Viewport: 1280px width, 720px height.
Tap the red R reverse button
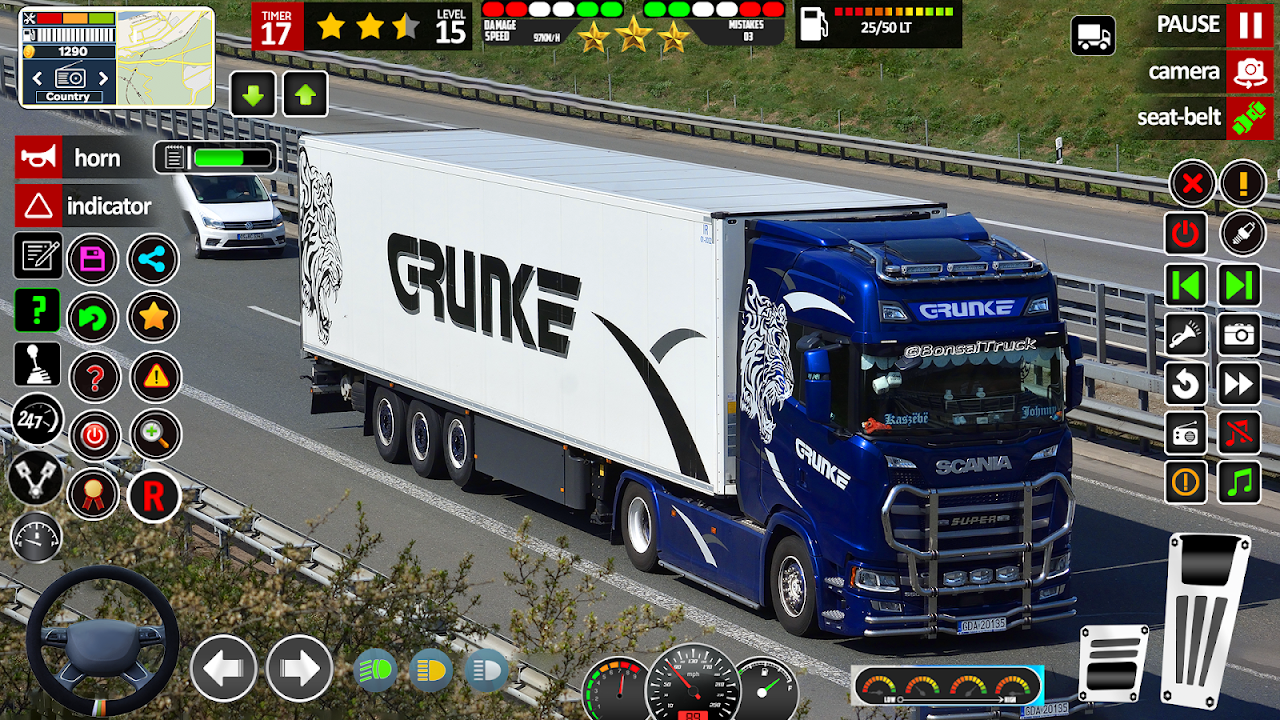click(154, 495)
